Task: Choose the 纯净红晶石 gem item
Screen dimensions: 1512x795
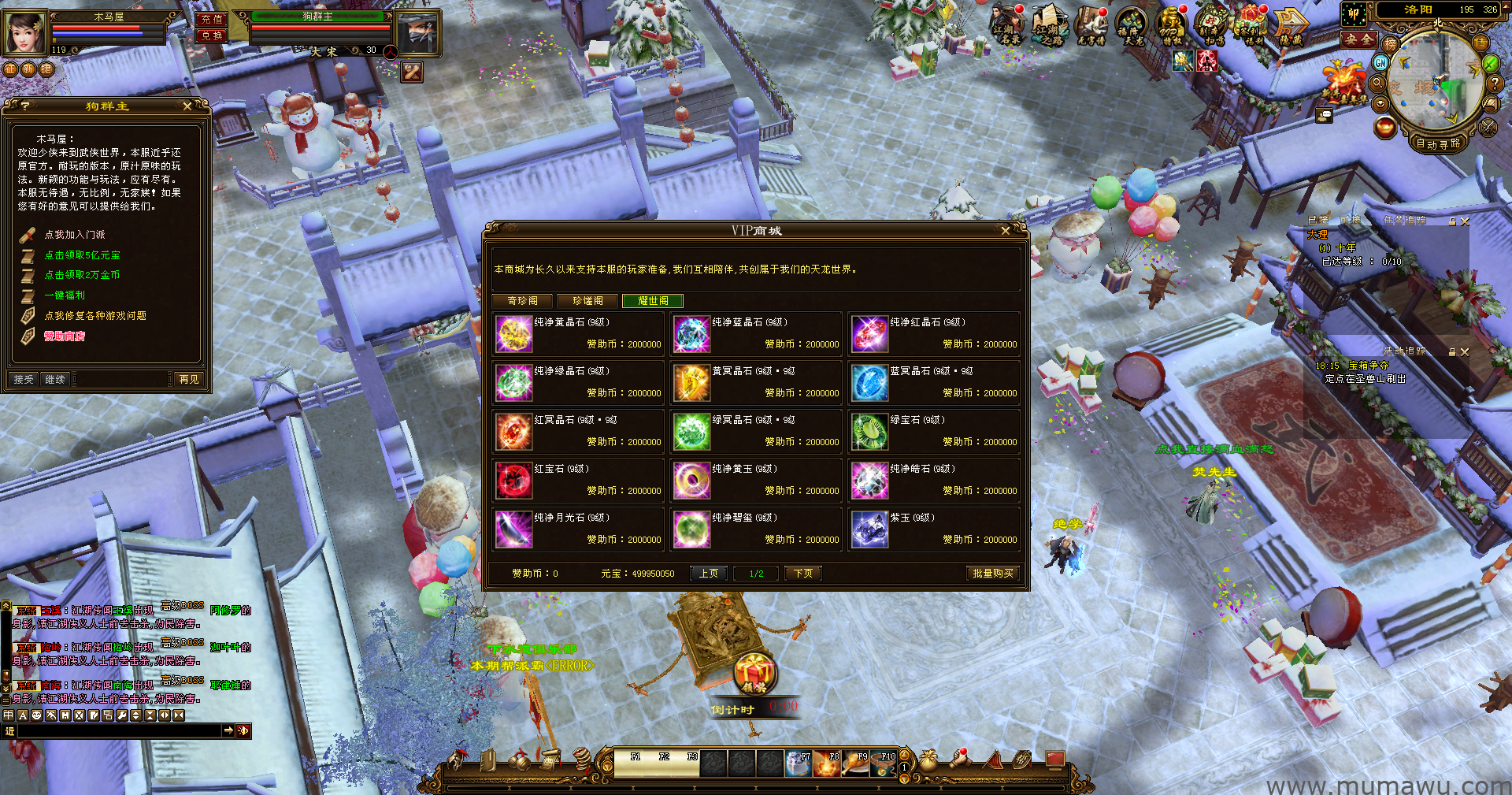Action: [x=870, y=334]
